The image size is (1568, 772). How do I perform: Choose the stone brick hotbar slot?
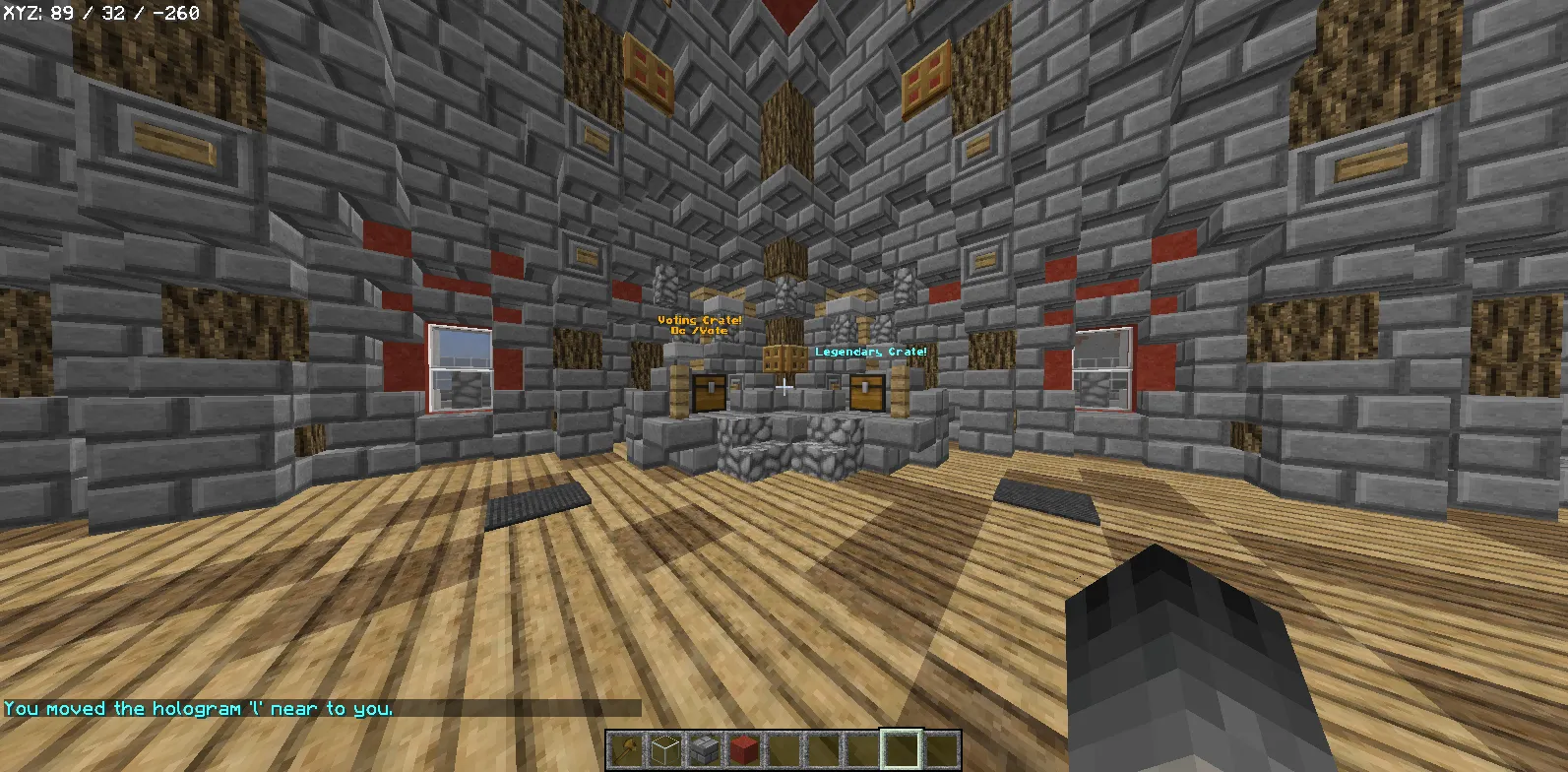pos(704,750)
